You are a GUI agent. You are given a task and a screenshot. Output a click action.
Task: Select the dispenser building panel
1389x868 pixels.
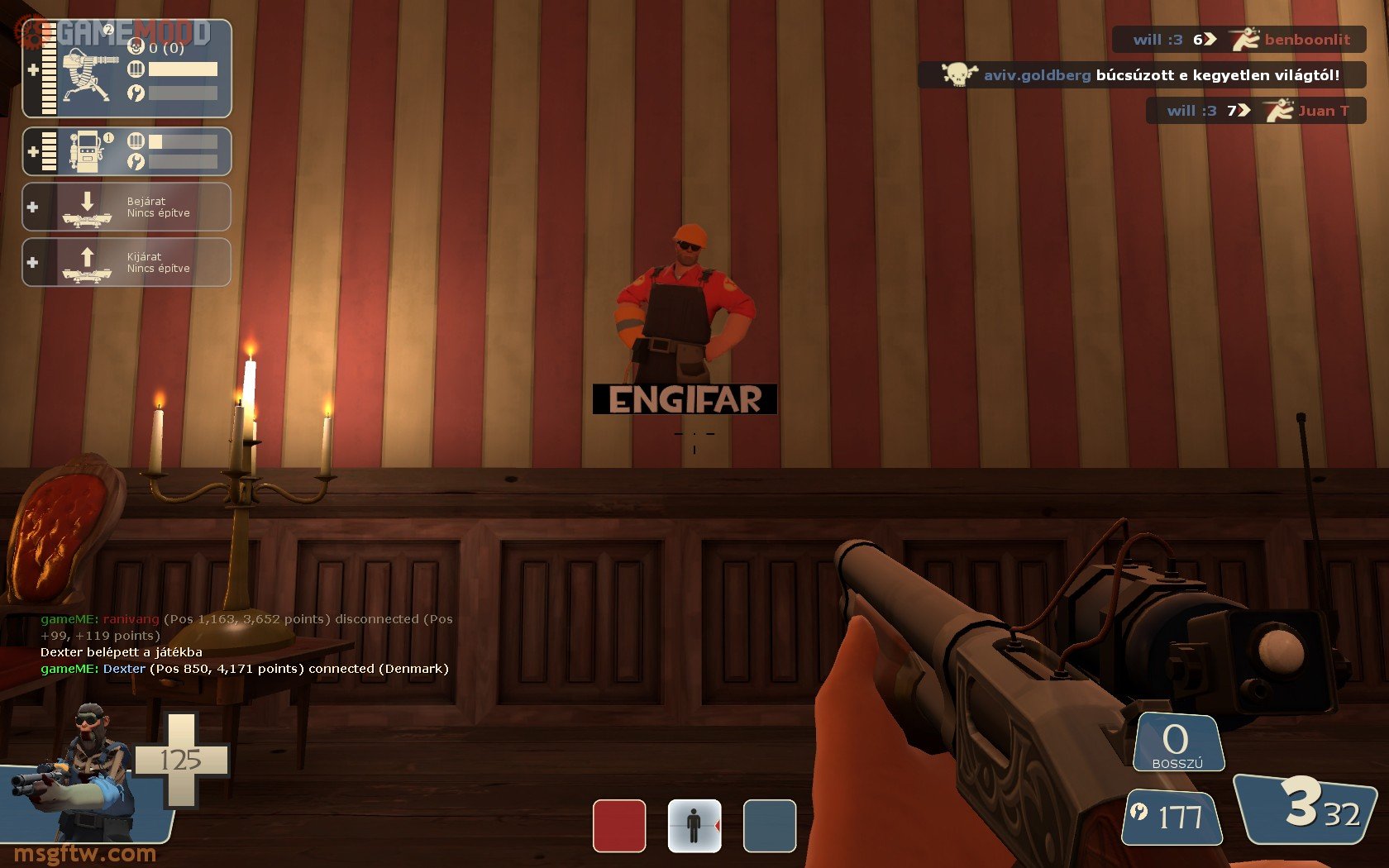coord(126,151)
